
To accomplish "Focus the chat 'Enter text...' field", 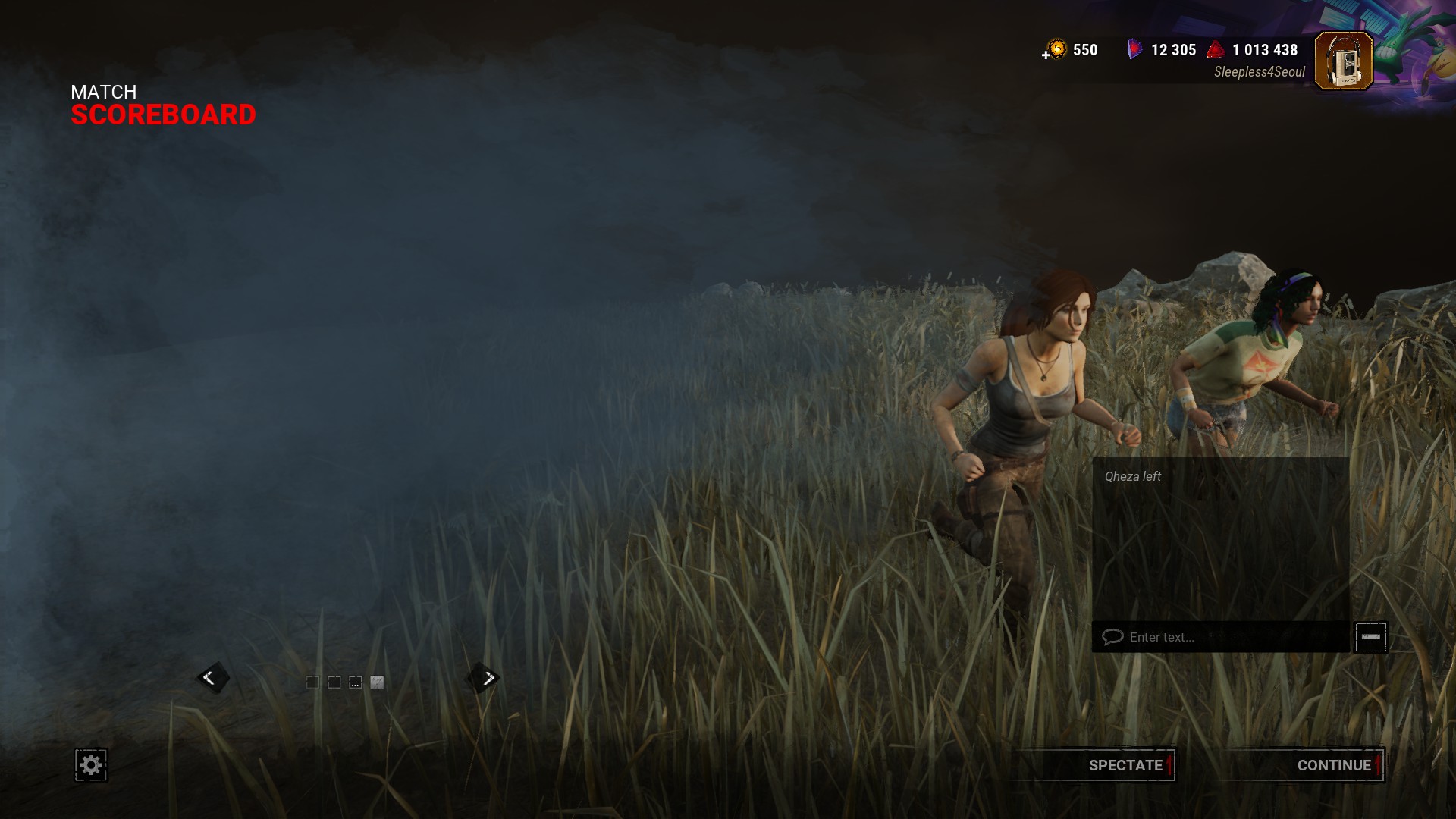I will [1221, 637].
